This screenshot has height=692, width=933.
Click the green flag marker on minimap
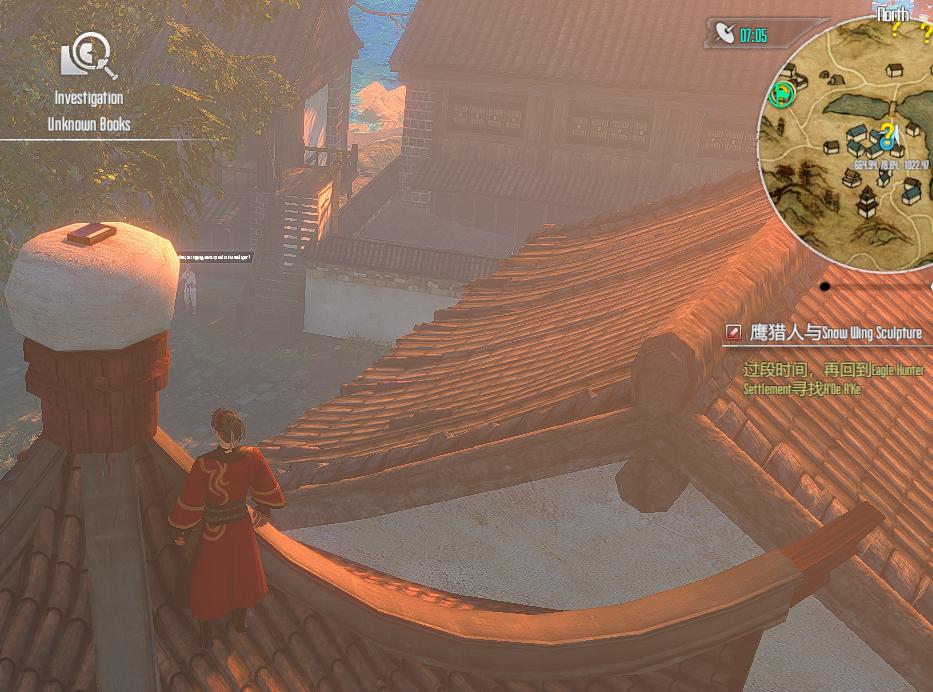782,94
